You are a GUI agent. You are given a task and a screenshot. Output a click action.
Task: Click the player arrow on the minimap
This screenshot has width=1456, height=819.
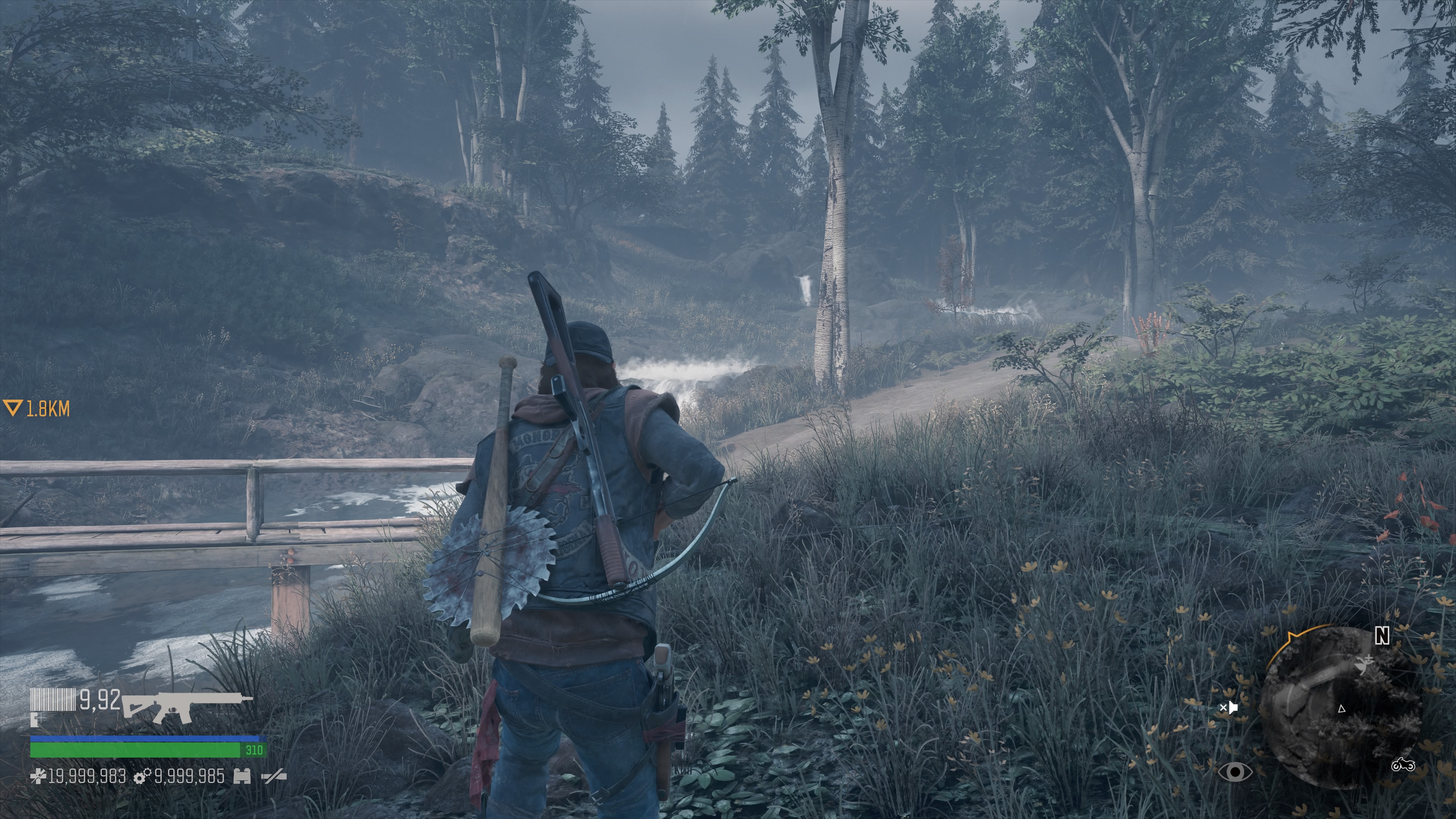[x=1341, y=709]
